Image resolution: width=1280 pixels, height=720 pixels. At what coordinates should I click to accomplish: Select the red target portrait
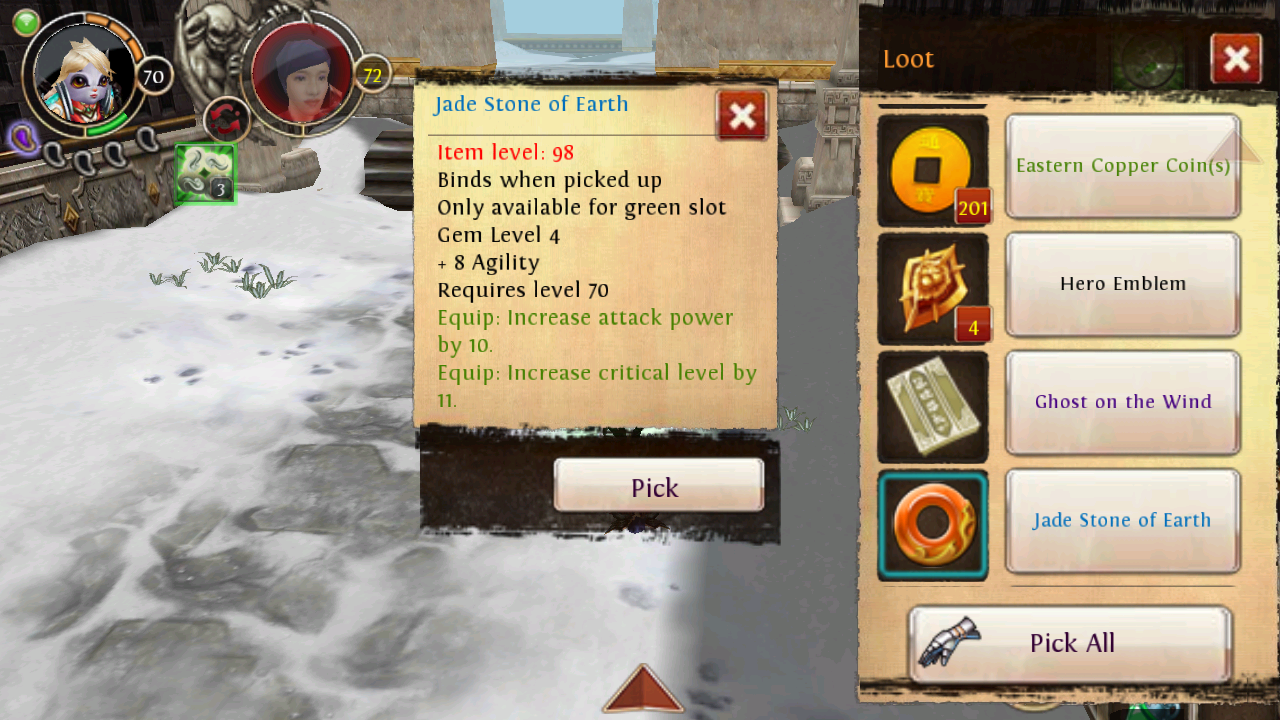tap(302, 72)
